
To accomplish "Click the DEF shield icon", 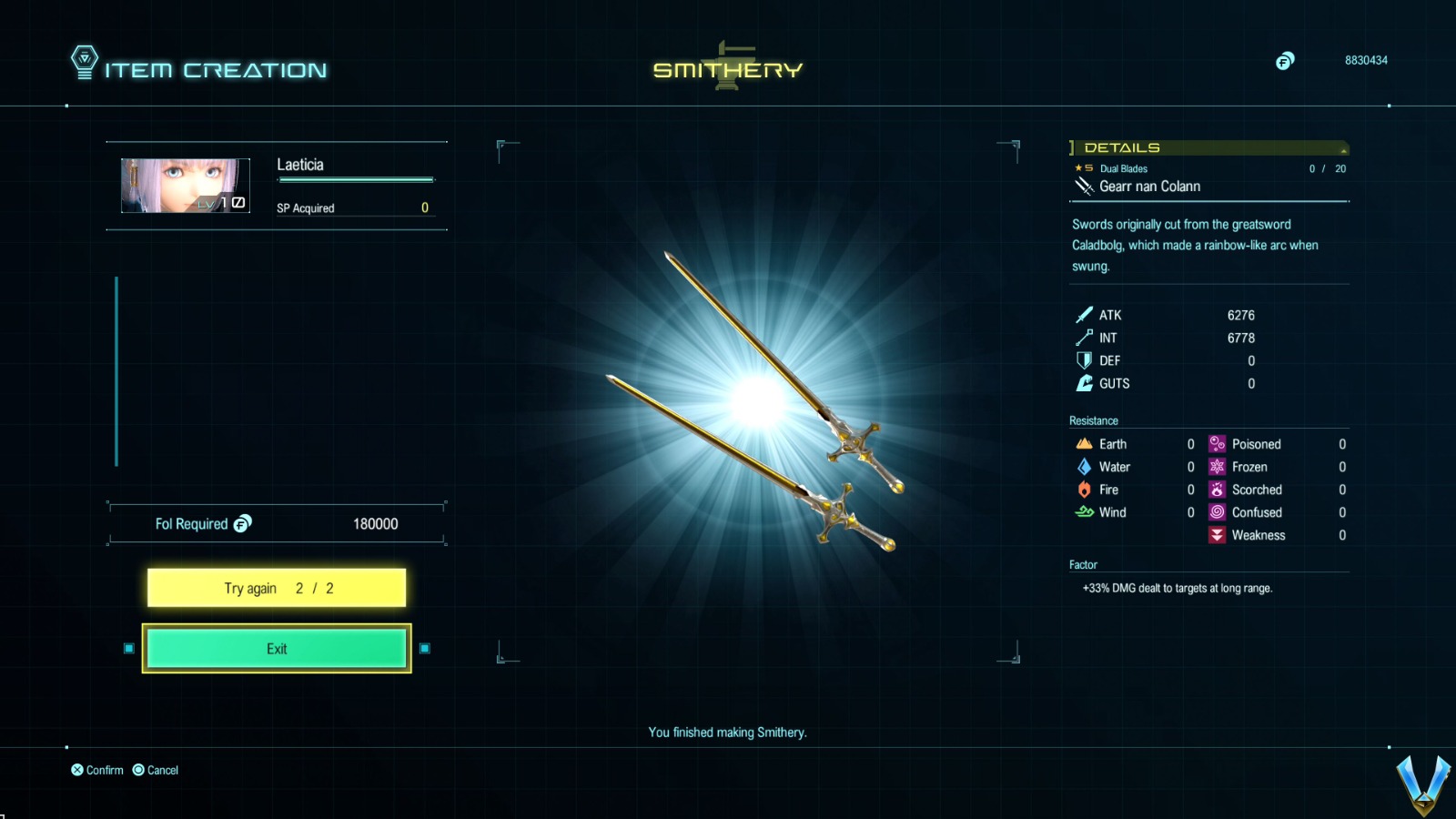I will [1084, 360].
